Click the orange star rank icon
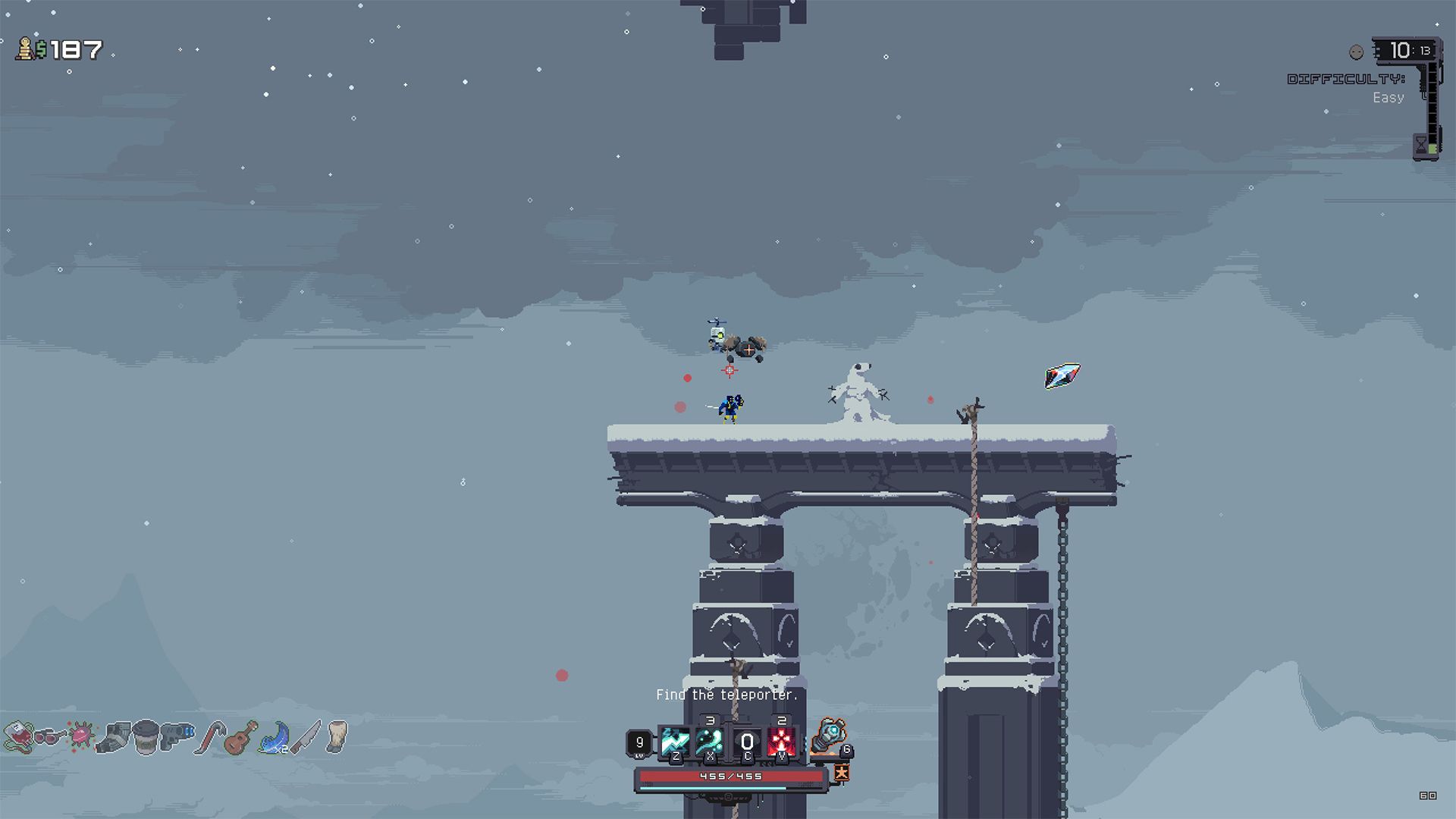 (x=842, y=776)
